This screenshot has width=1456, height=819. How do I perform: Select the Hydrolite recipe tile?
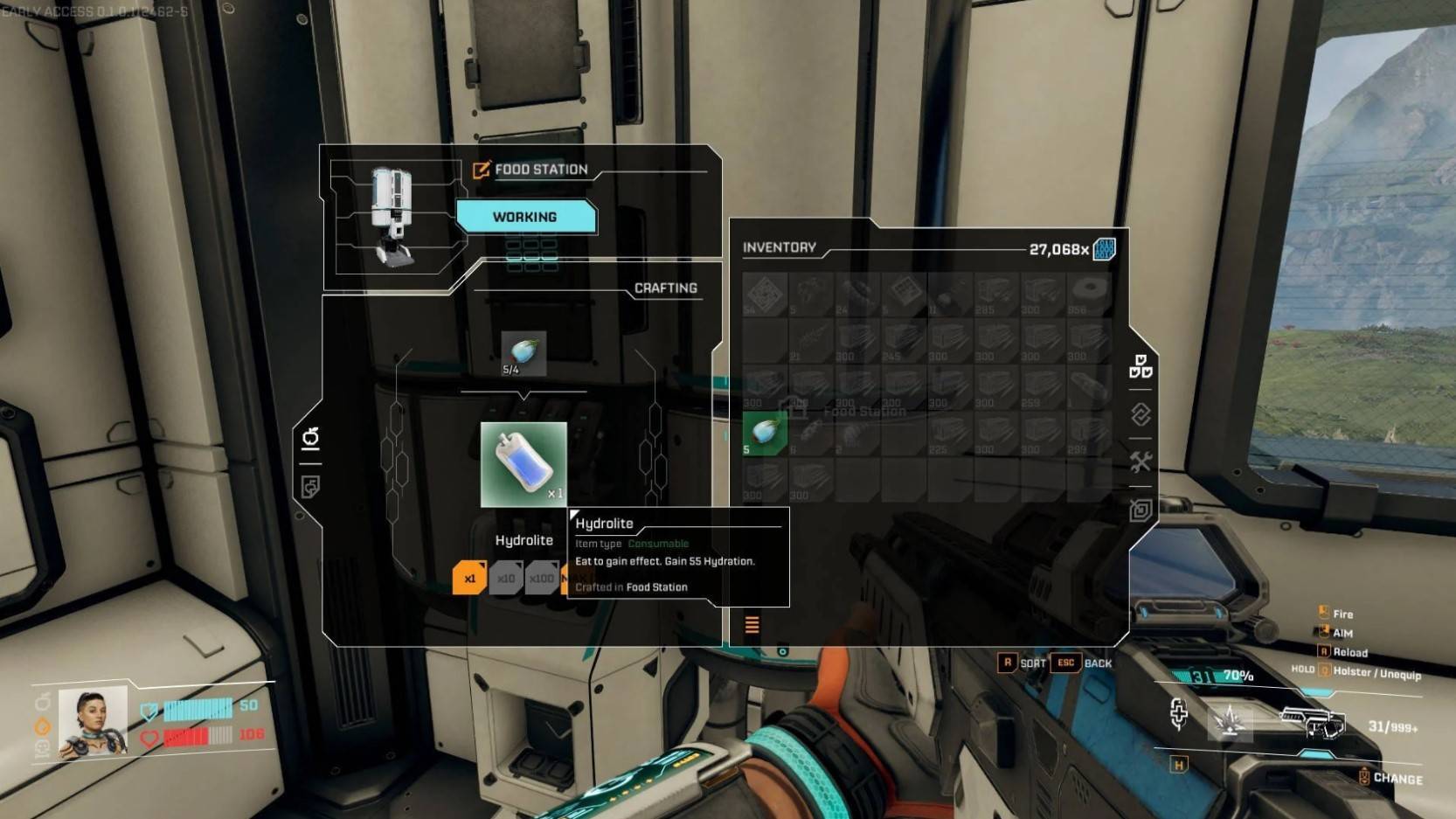[523, 464]
